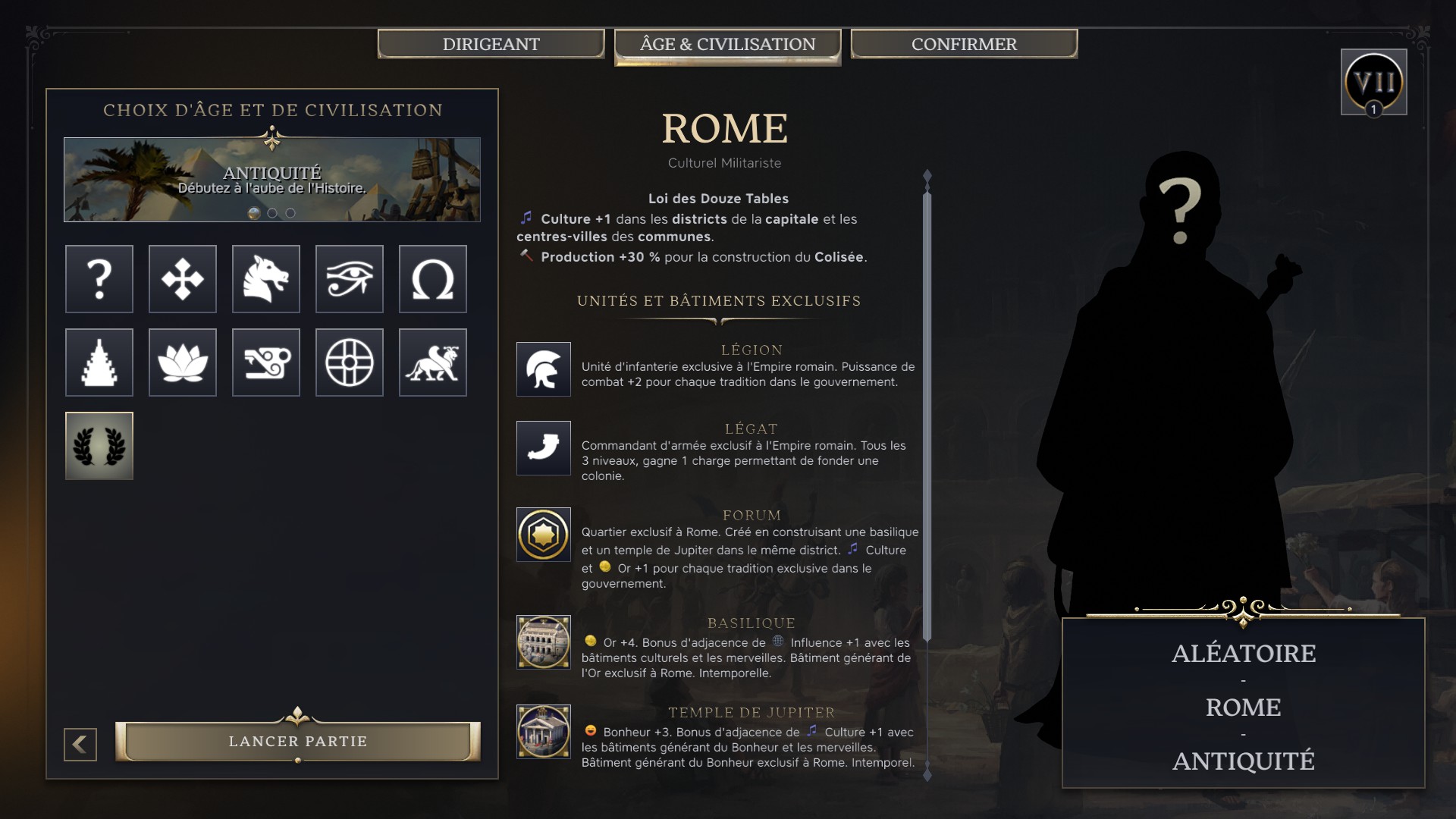Select the horse head civilization icon

click(266, 279)
